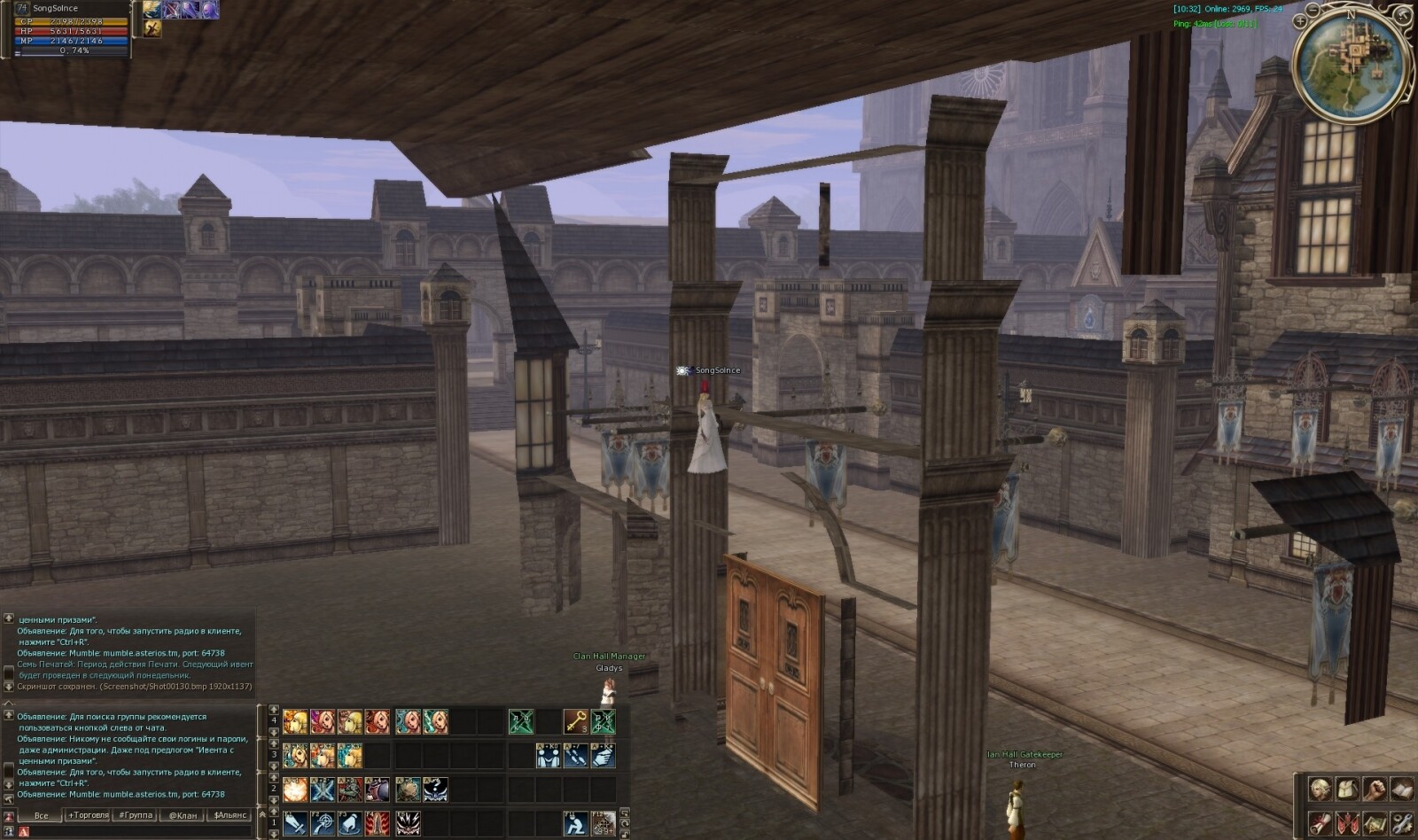The height and width of the screenshot is (840, 1418).
Task: Open the inventory bag icon
Action: tap(1347, 789)
